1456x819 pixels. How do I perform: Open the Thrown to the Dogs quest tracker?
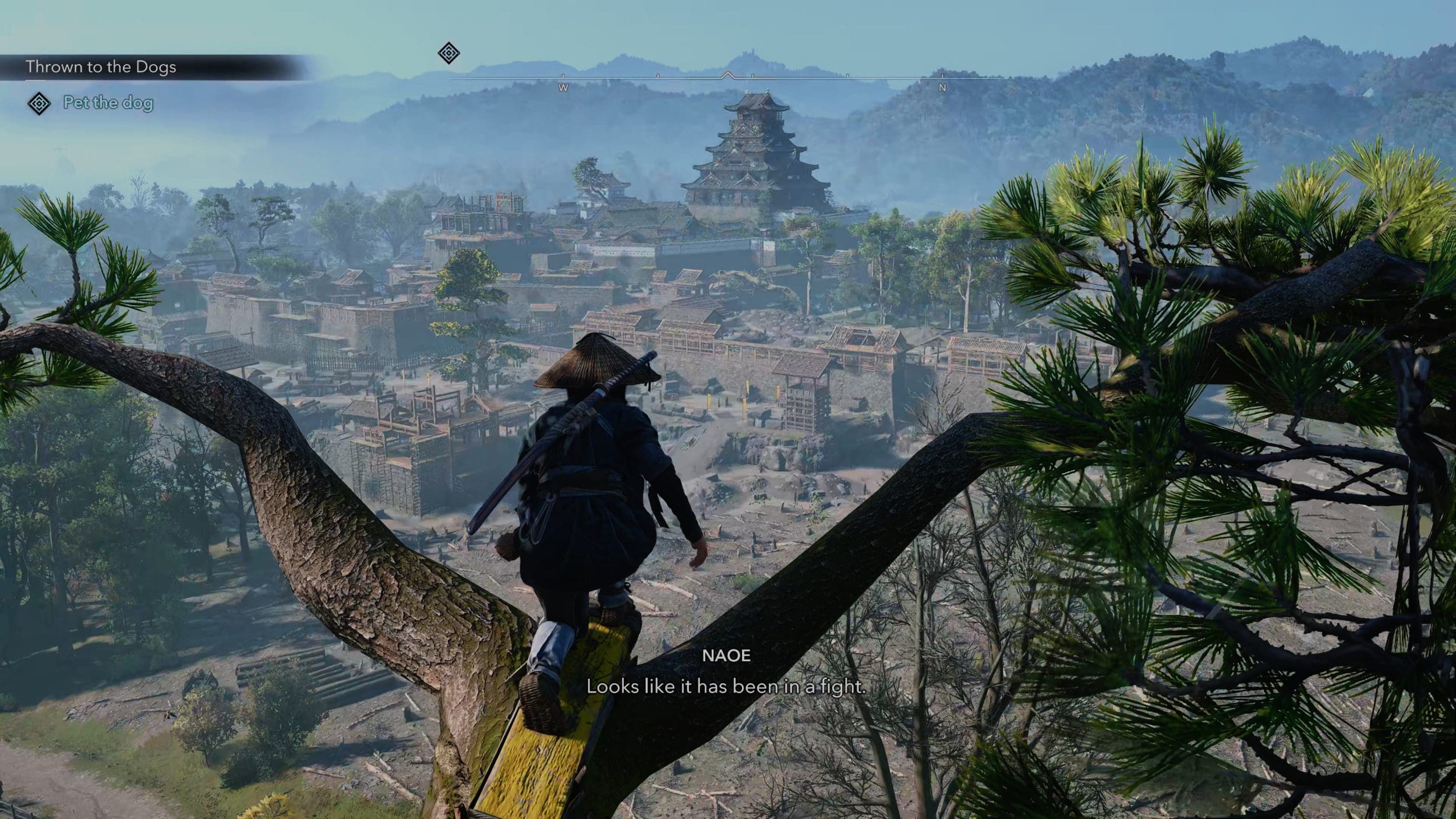(101, 67)
